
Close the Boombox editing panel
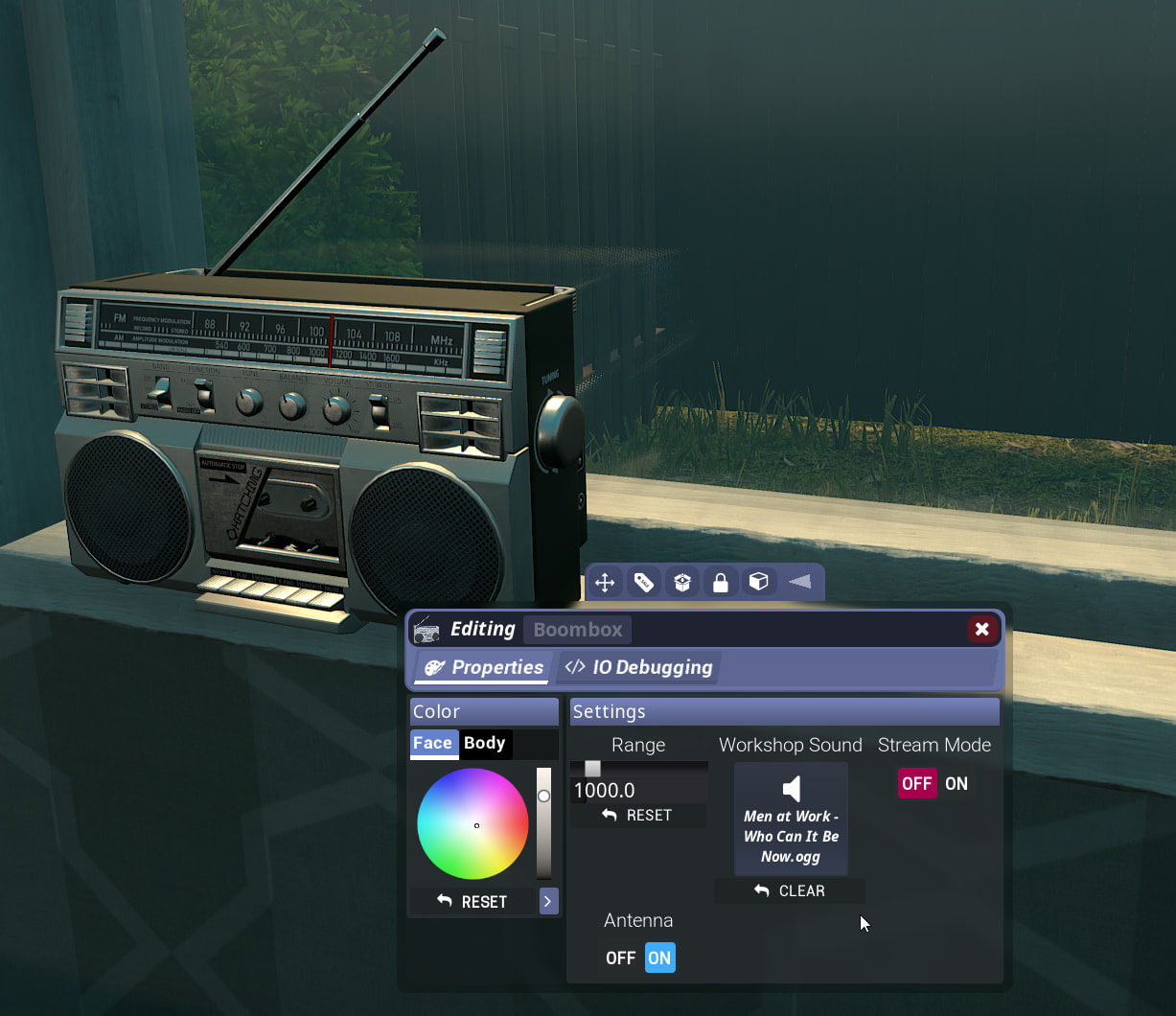[x=981, y=629]
